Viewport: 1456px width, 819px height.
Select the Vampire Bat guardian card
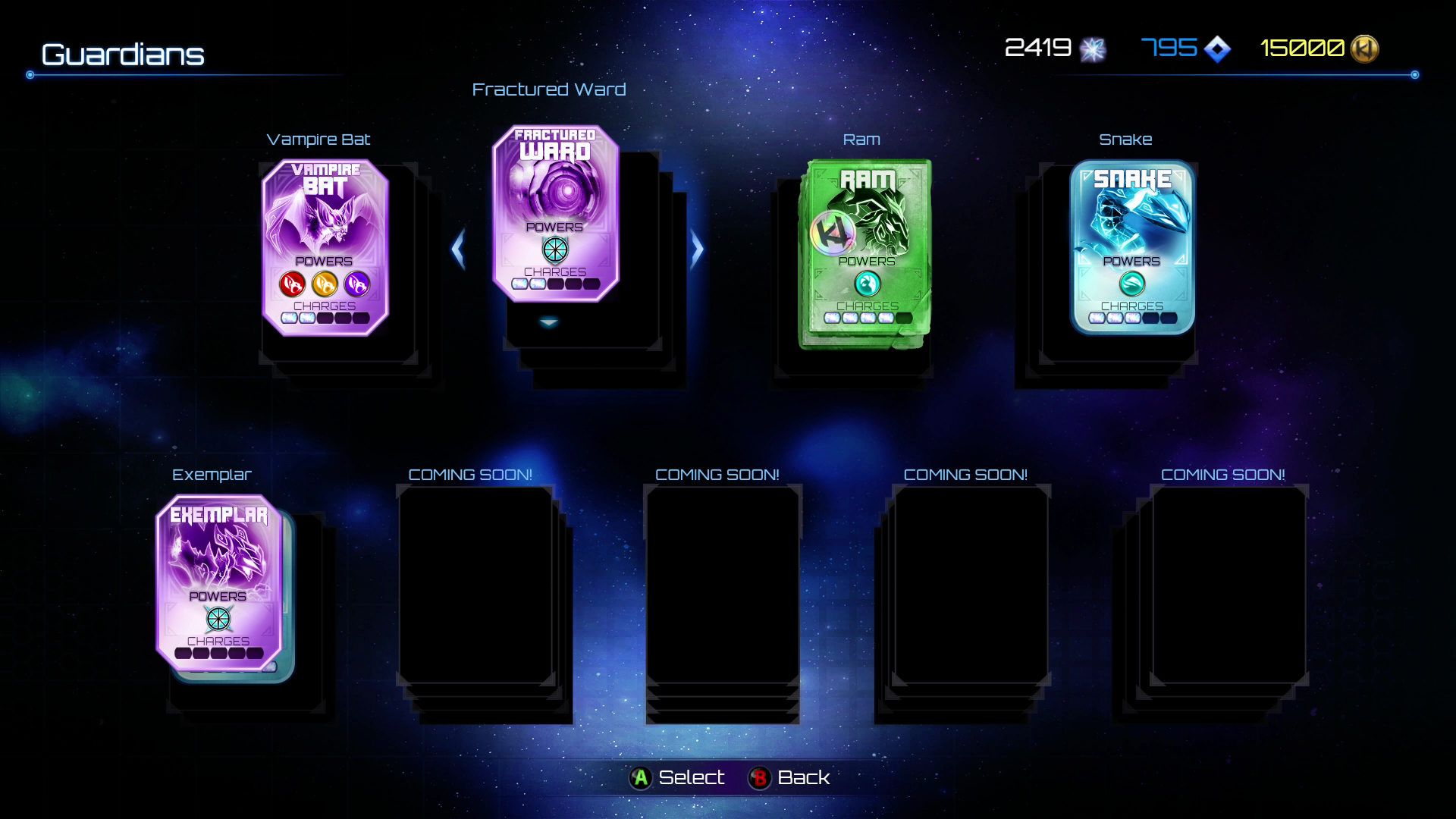coord(325,247)
